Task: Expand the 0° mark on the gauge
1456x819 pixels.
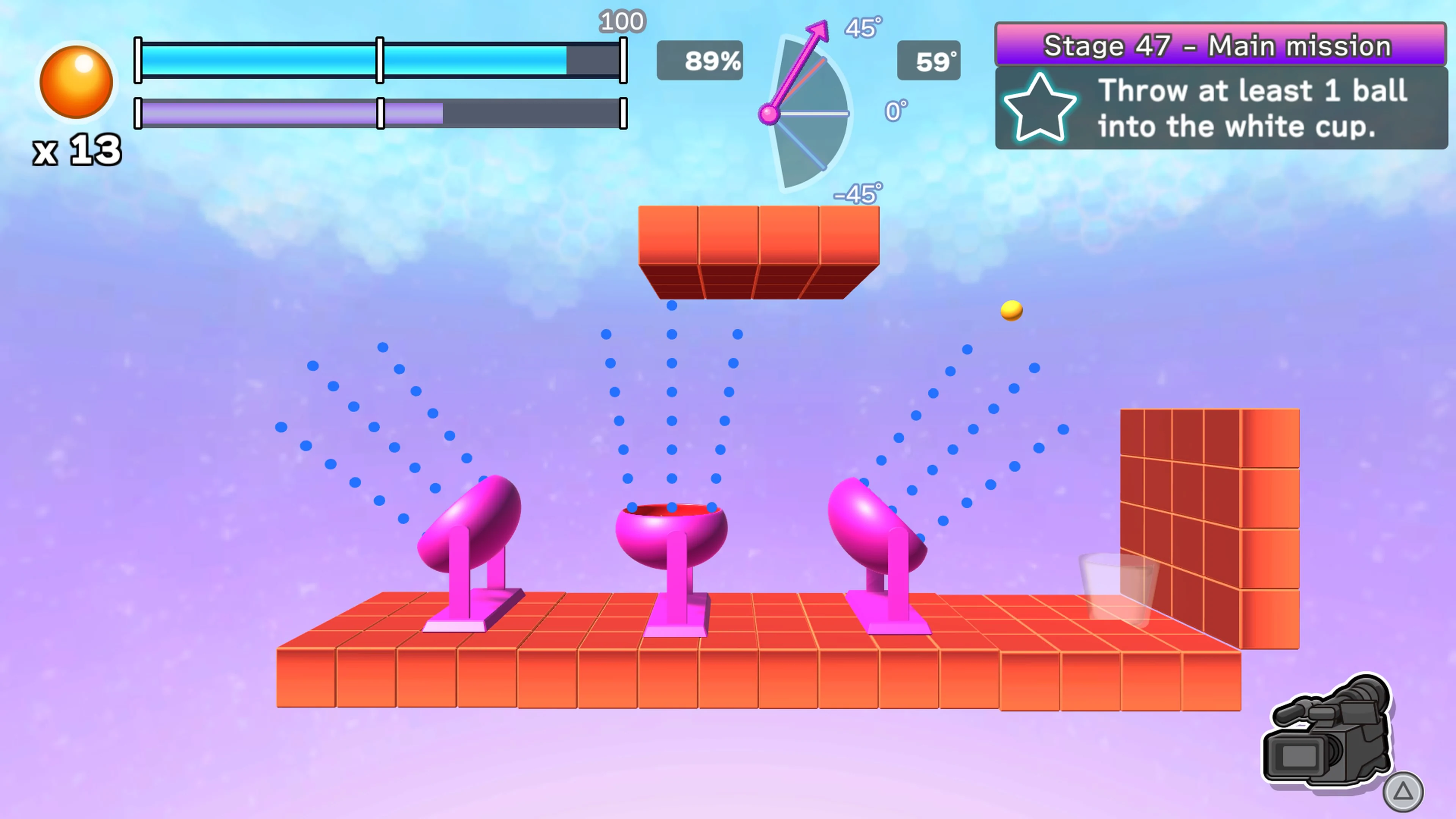Action: (896, 109)
